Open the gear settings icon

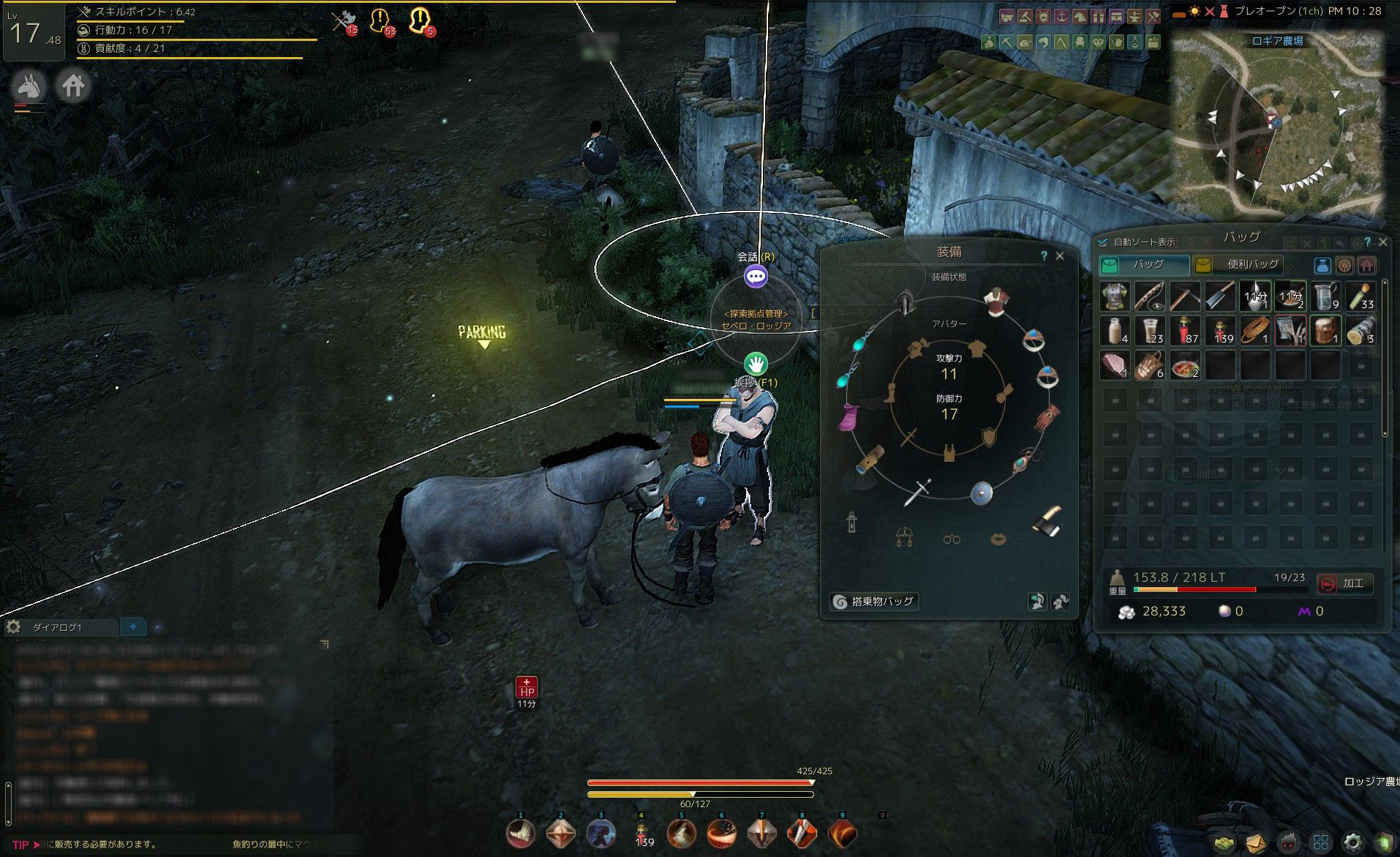click(x=1352, y=842)
